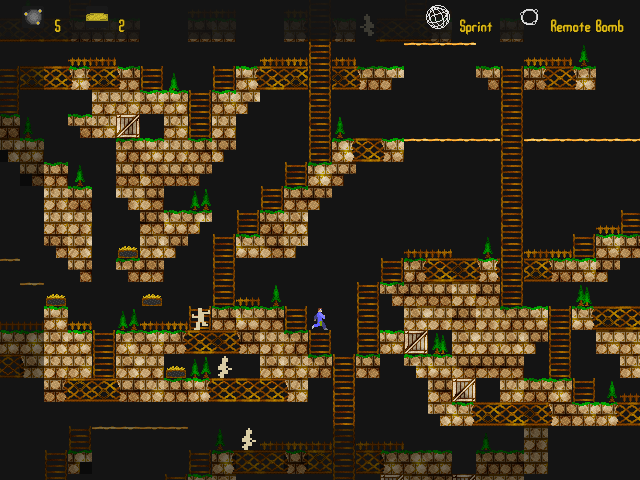
Task: Click the bomb count icon
Action: pos(34,17)
